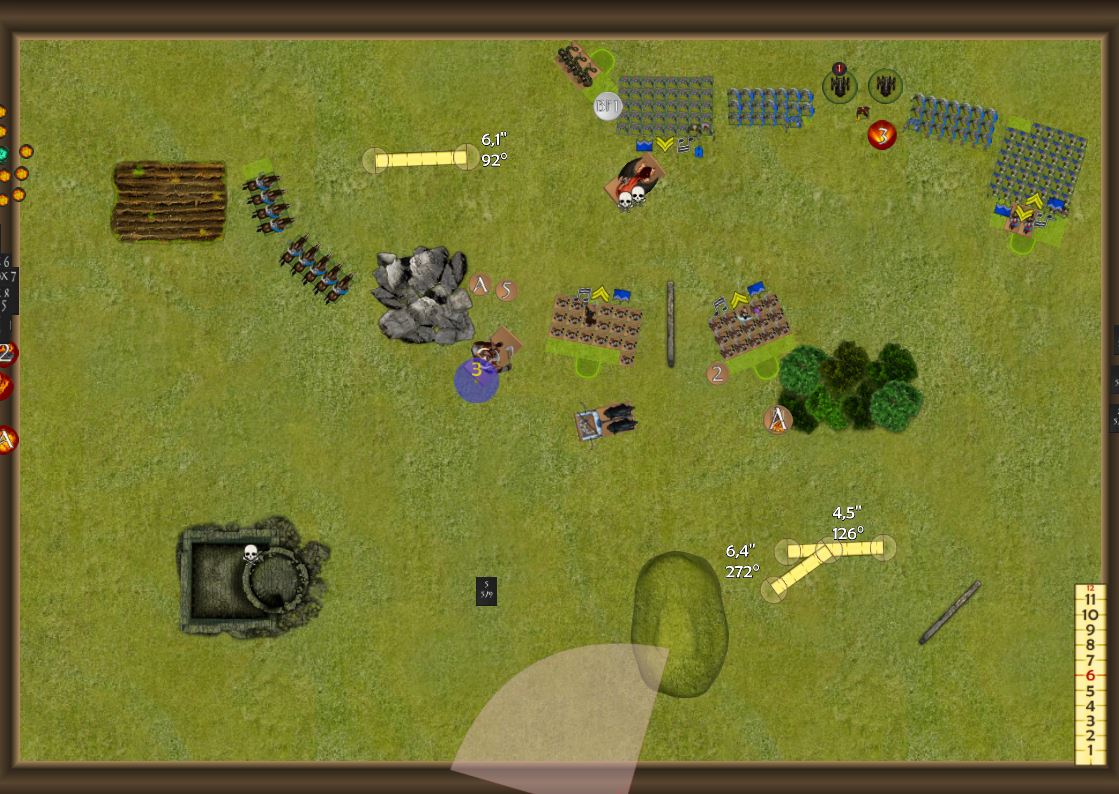Click the red fire token numbered 3

(881, 135)
